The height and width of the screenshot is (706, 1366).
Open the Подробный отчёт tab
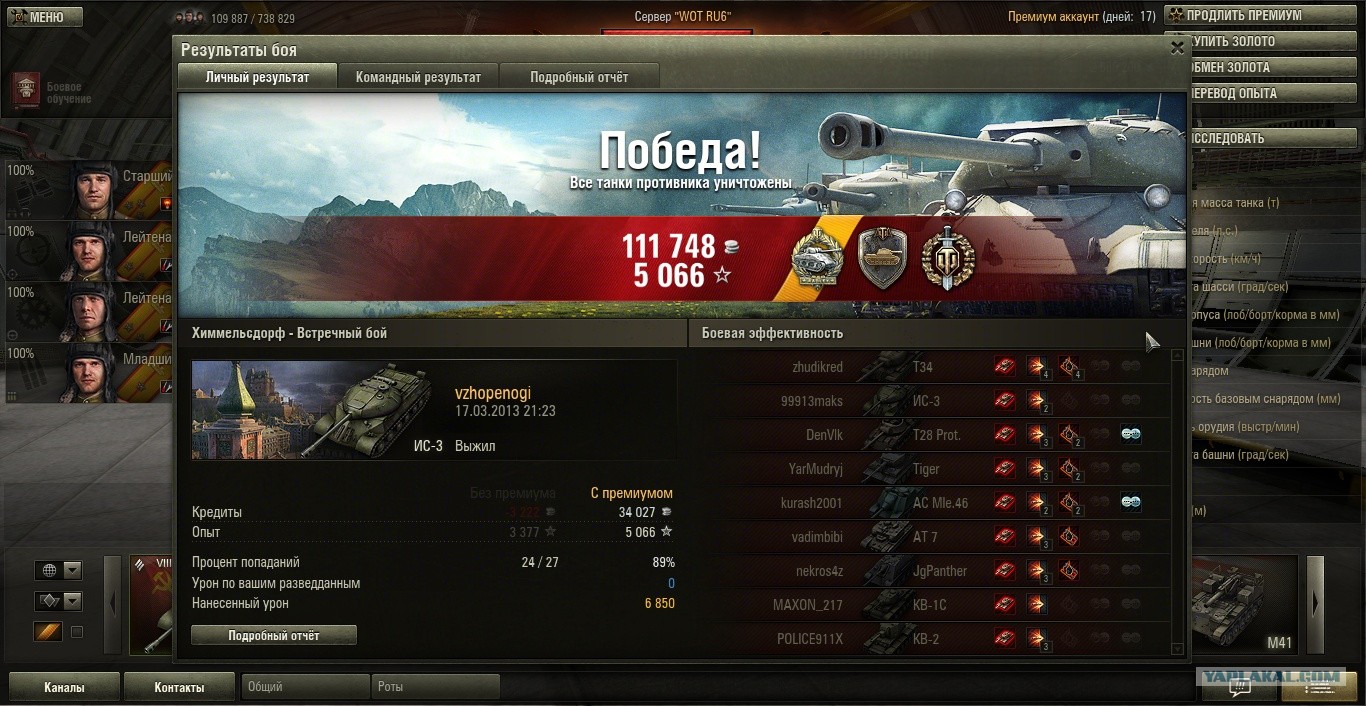pyautogui.click(x=579, y=77)
